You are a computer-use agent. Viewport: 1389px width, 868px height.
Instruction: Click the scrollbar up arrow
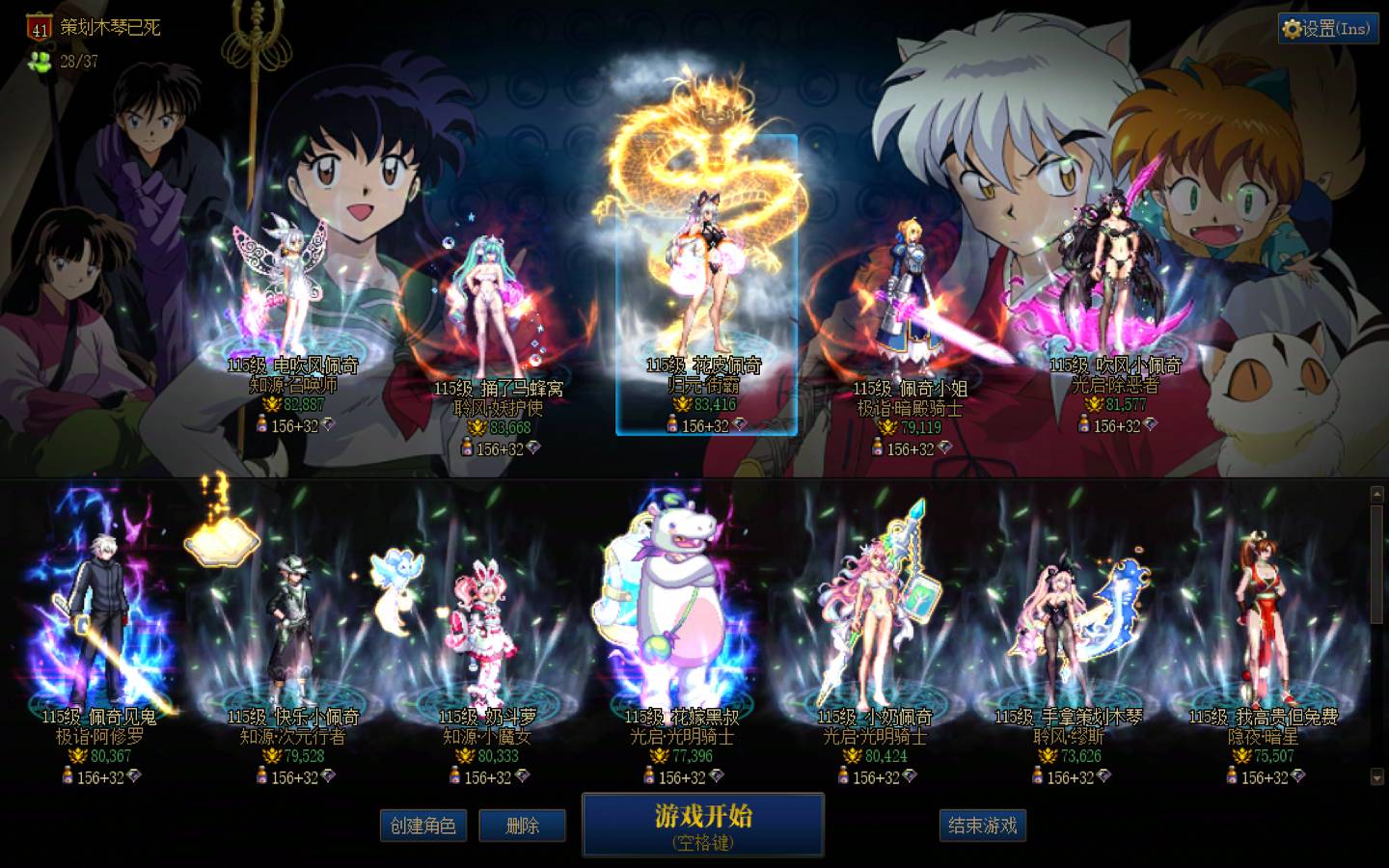coord(1378,495)
